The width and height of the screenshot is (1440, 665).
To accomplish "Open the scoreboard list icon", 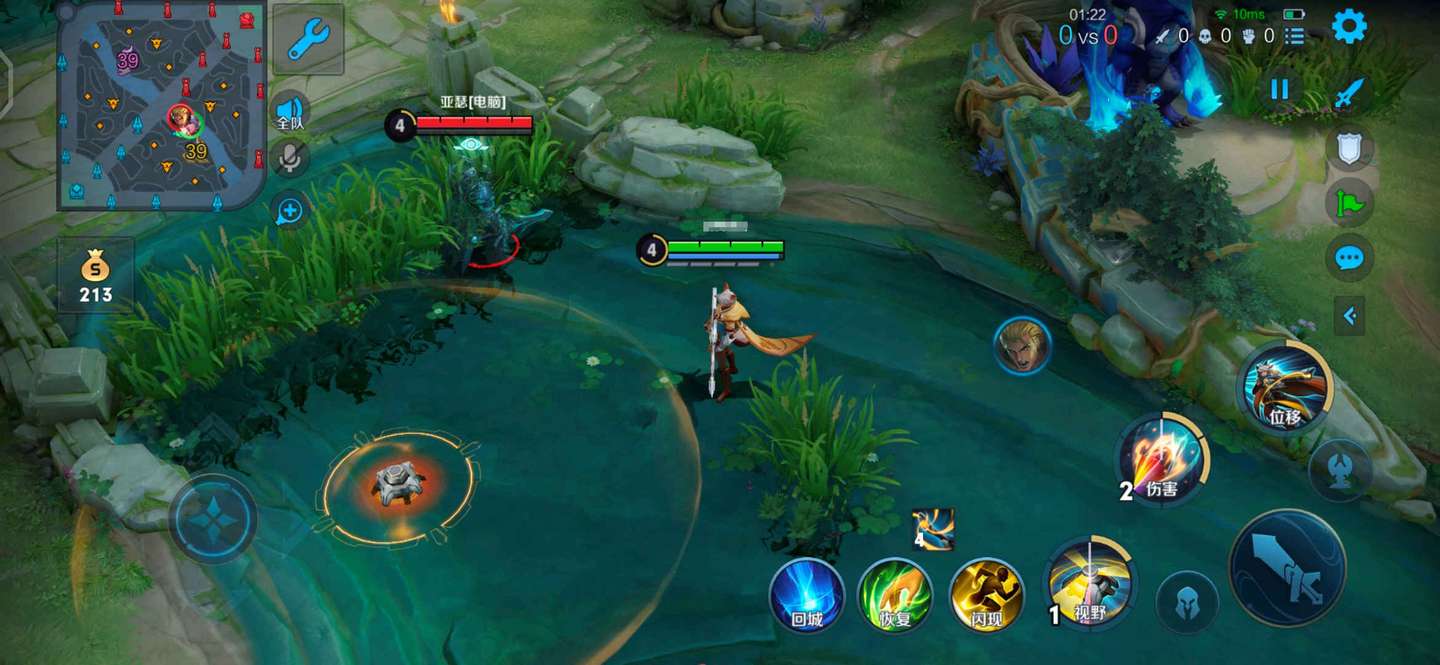I will [1295, 36].
